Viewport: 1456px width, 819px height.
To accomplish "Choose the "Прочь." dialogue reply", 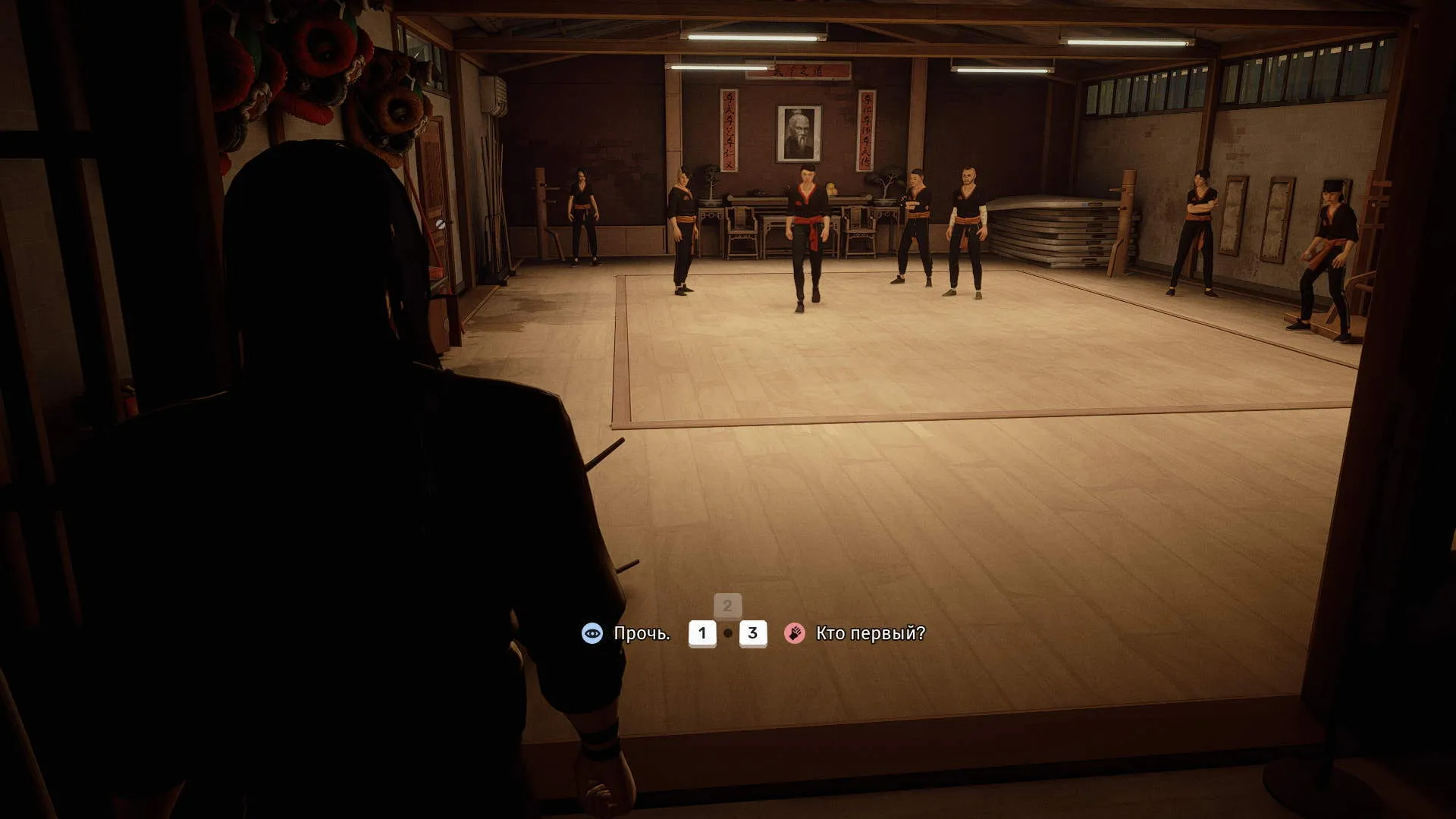I will point(641,633).
